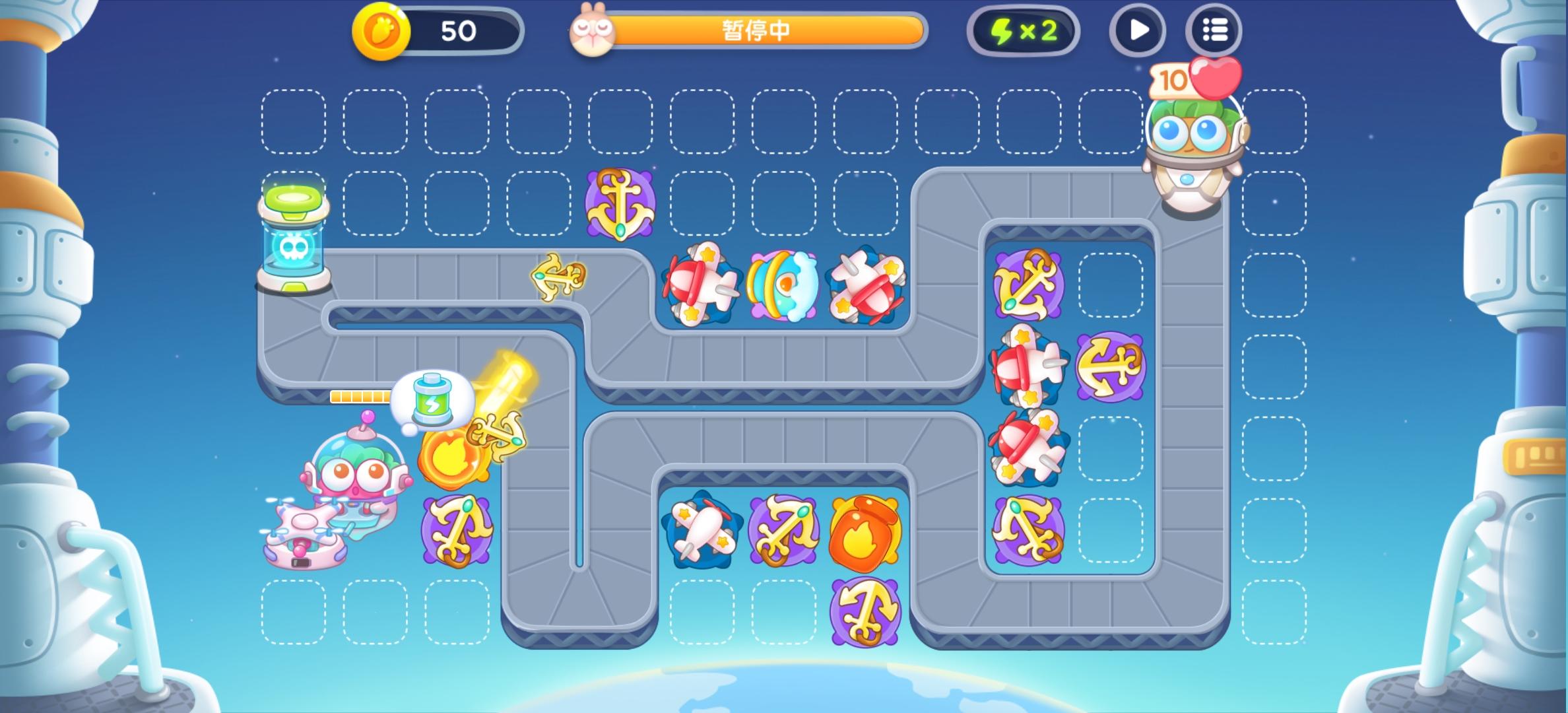Toggle the x2 game speed indicator

click(x=1025, y=30)
